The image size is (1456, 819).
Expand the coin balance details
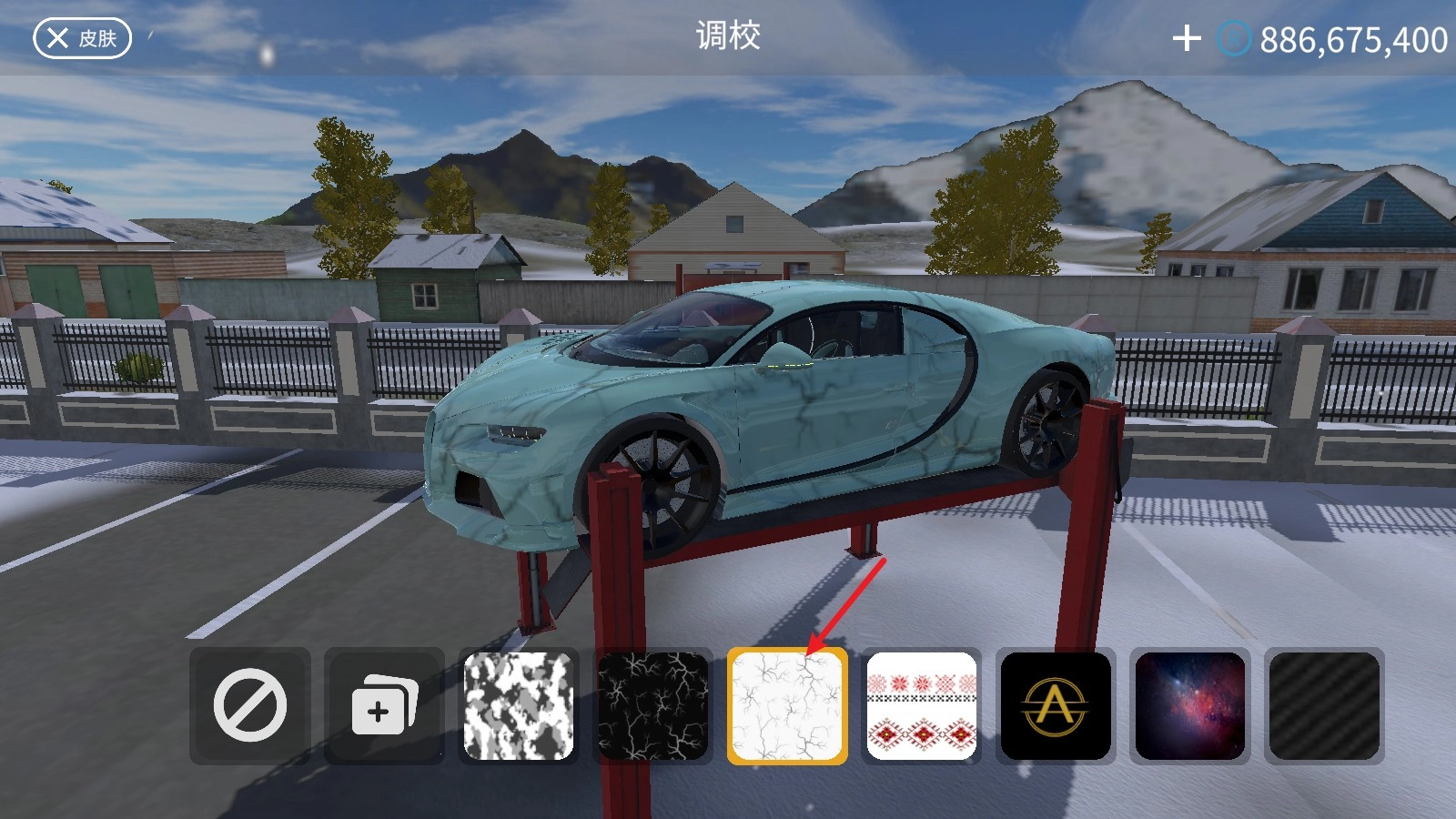click(x=1234, y=38)
